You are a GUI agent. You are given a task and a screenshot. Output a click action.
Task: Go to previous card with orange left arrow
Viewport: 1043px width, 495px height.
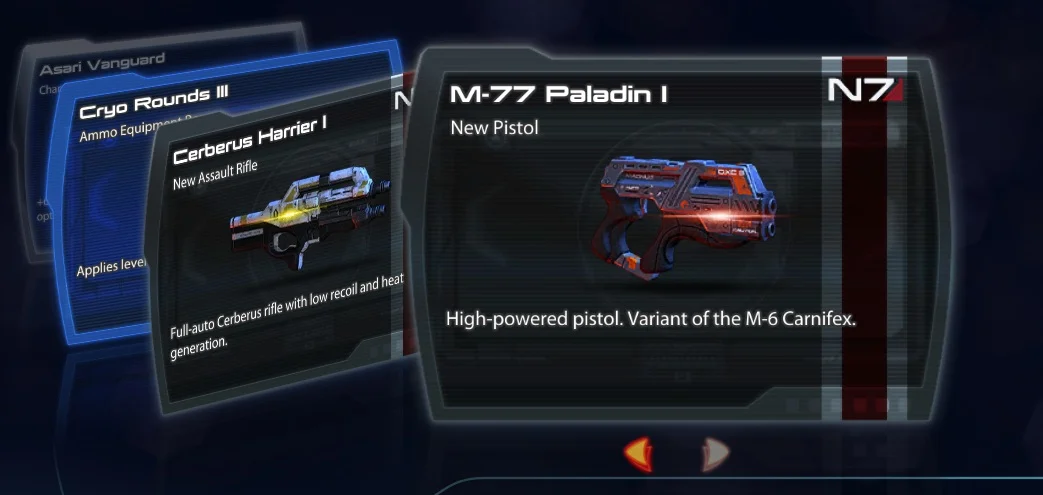coord(639,454)
